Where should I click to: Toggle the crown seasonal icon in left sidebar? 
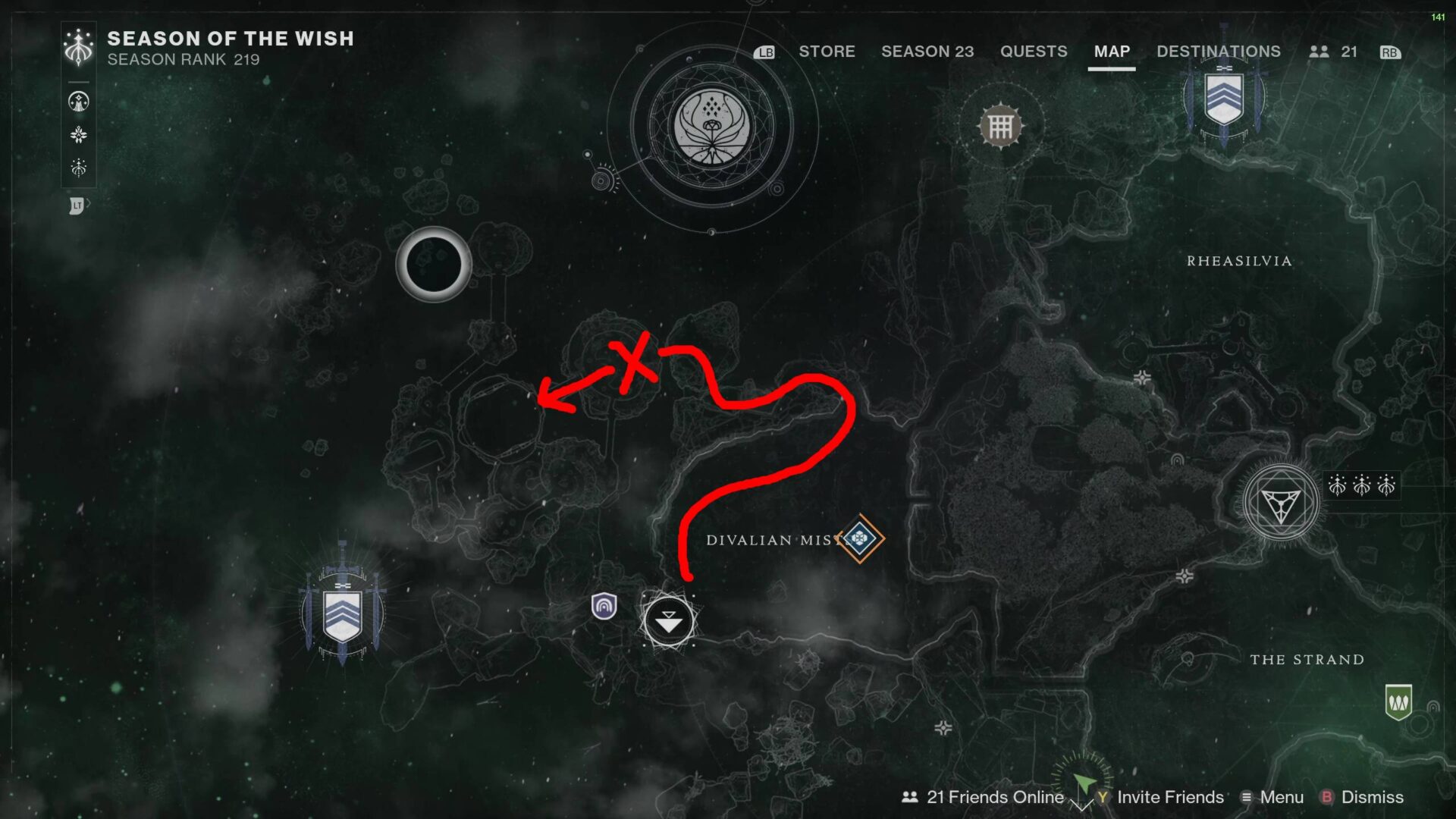point(79,168)
